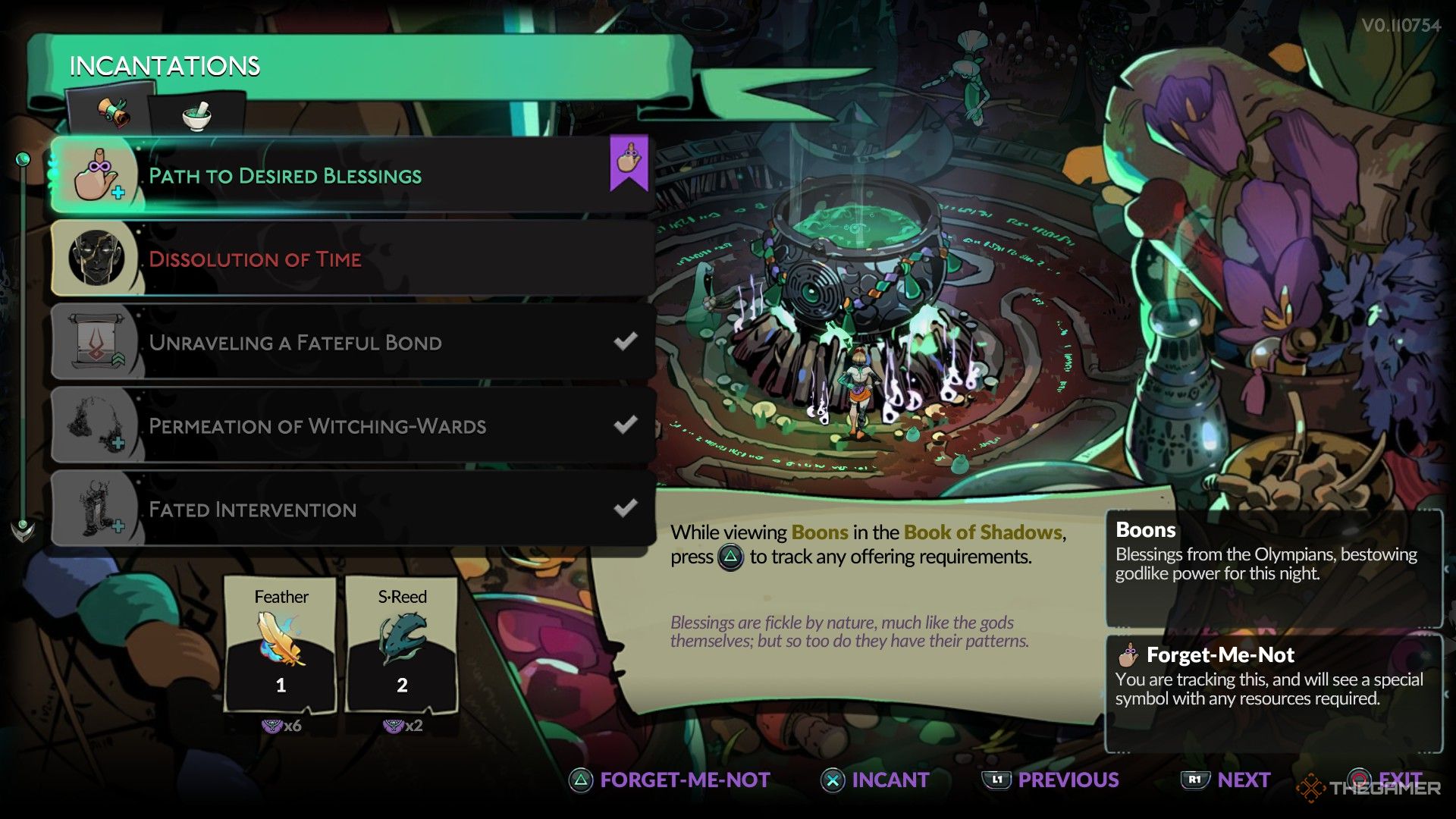Cast the spell with Incant

[x=876, y=780]
